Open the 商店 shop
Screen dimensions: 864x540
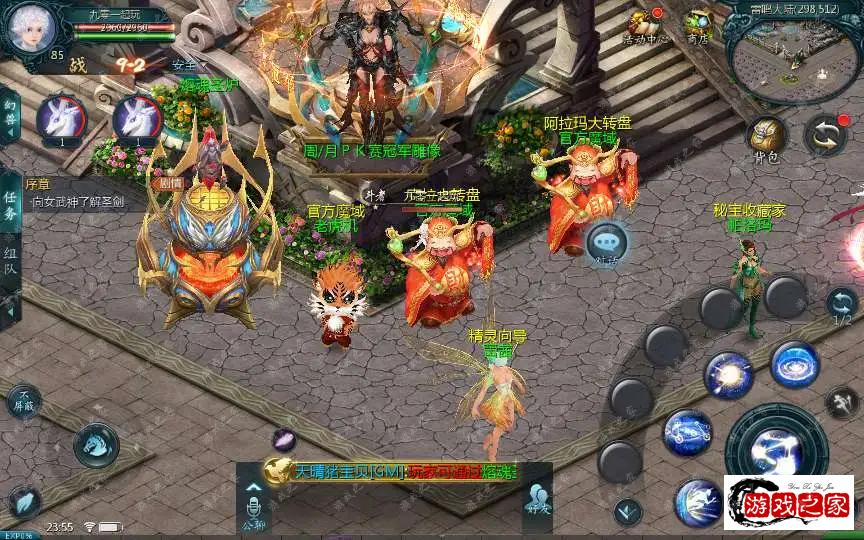(x=698, y=27)
